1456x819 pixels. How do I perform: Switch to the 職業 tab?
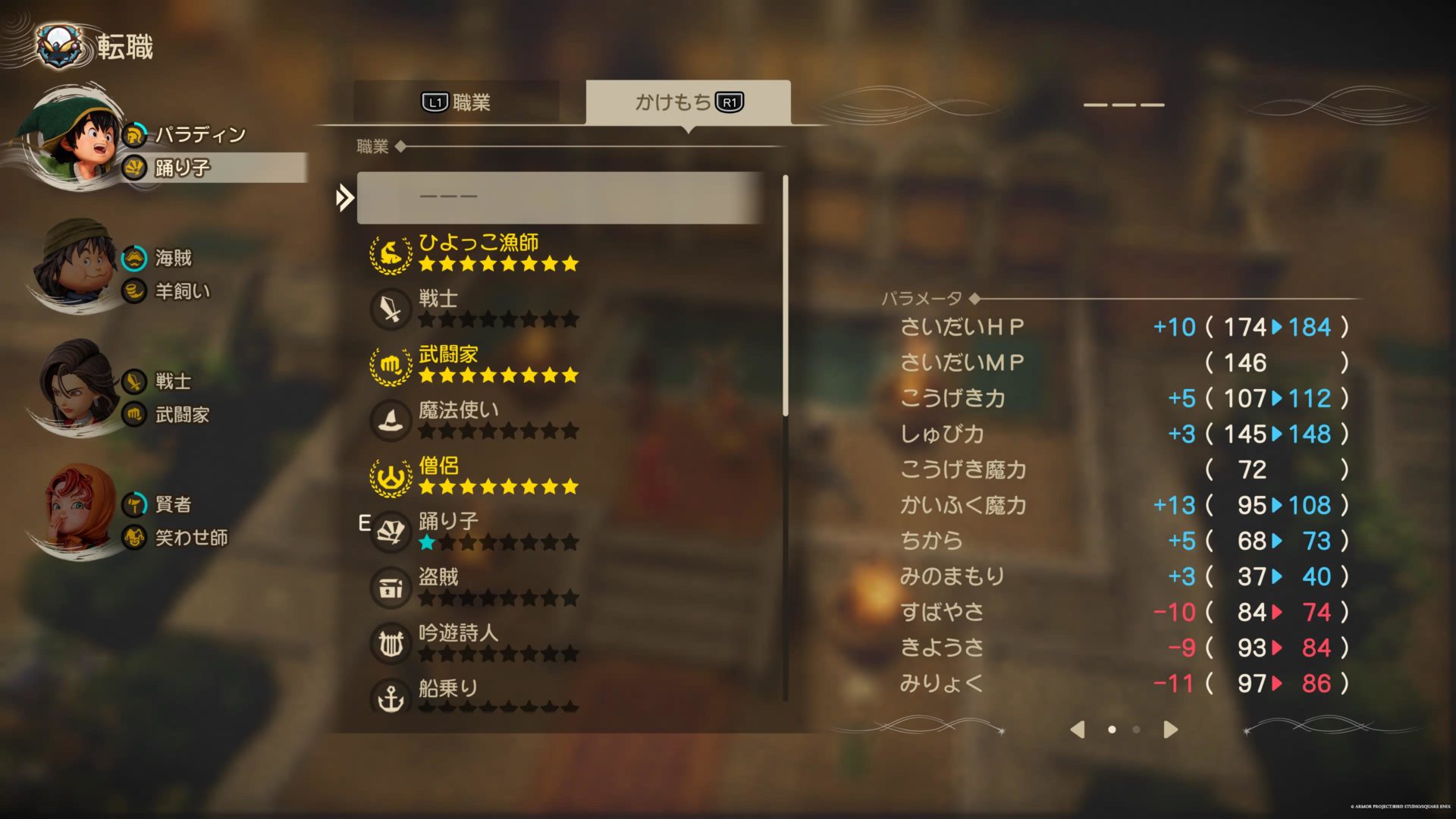[457, 102]
